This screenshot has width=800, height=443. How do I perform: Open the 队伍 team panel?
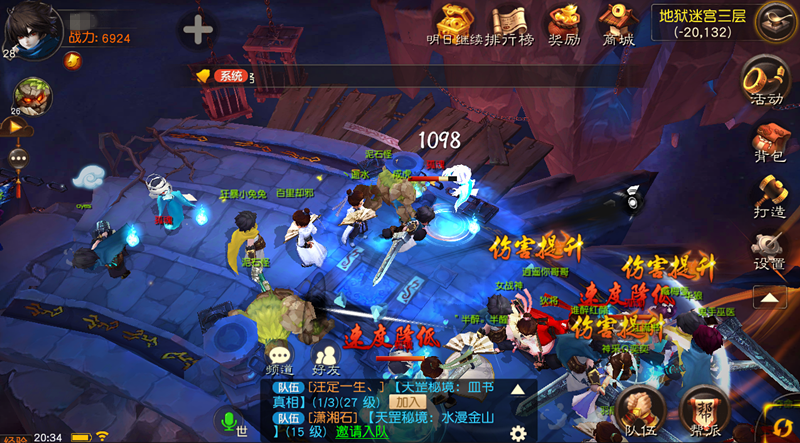pos(641,412)
